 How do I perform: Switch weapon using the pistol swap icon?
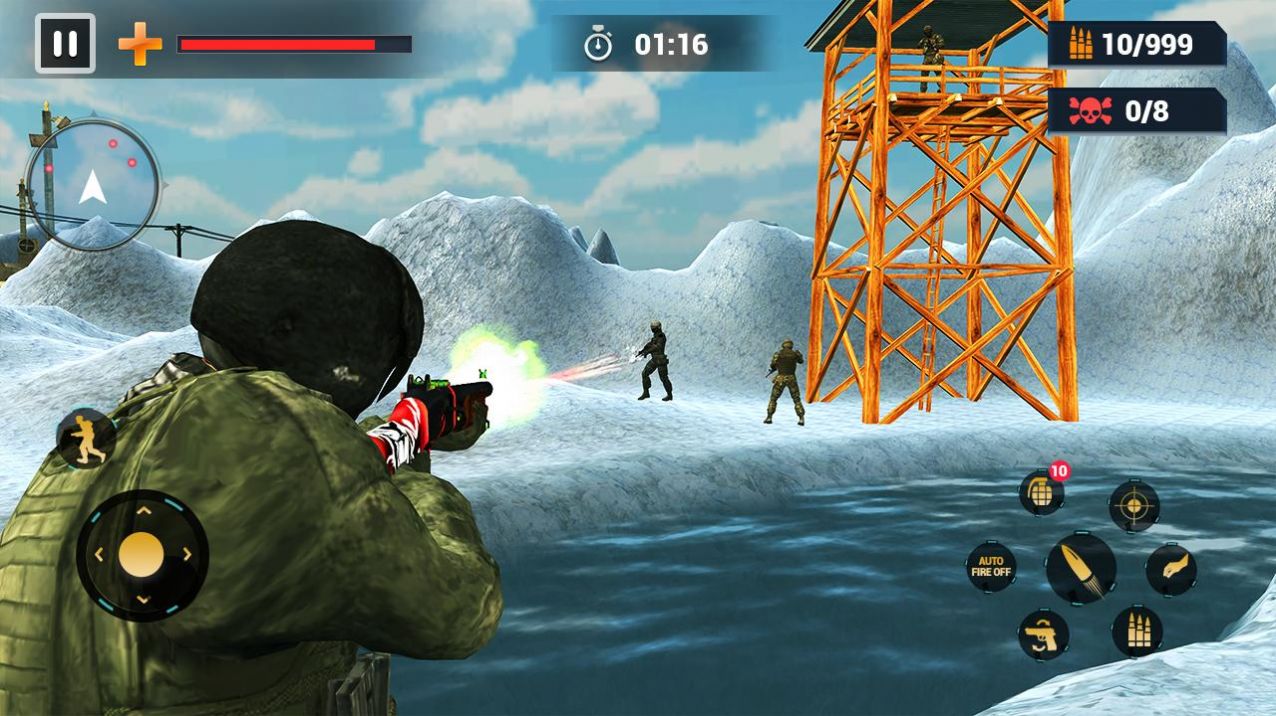[x=1043, y=635]
